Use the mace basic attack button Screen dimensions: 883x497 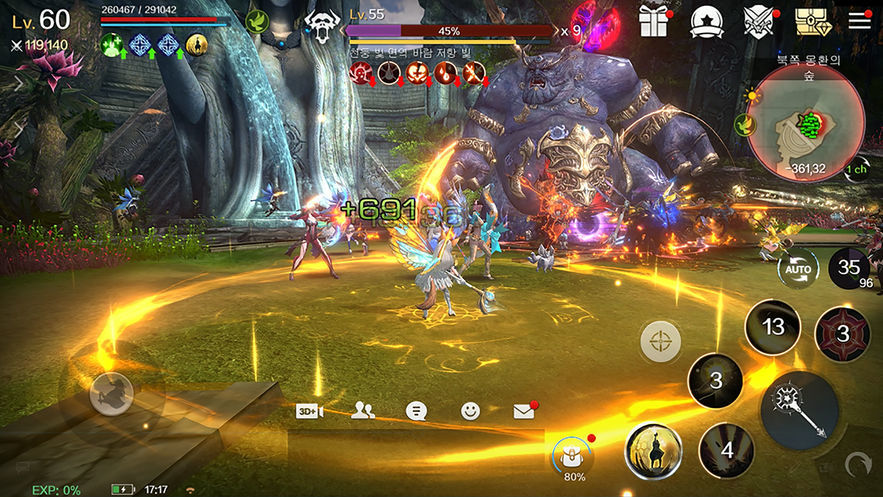(x=800, y=410)
